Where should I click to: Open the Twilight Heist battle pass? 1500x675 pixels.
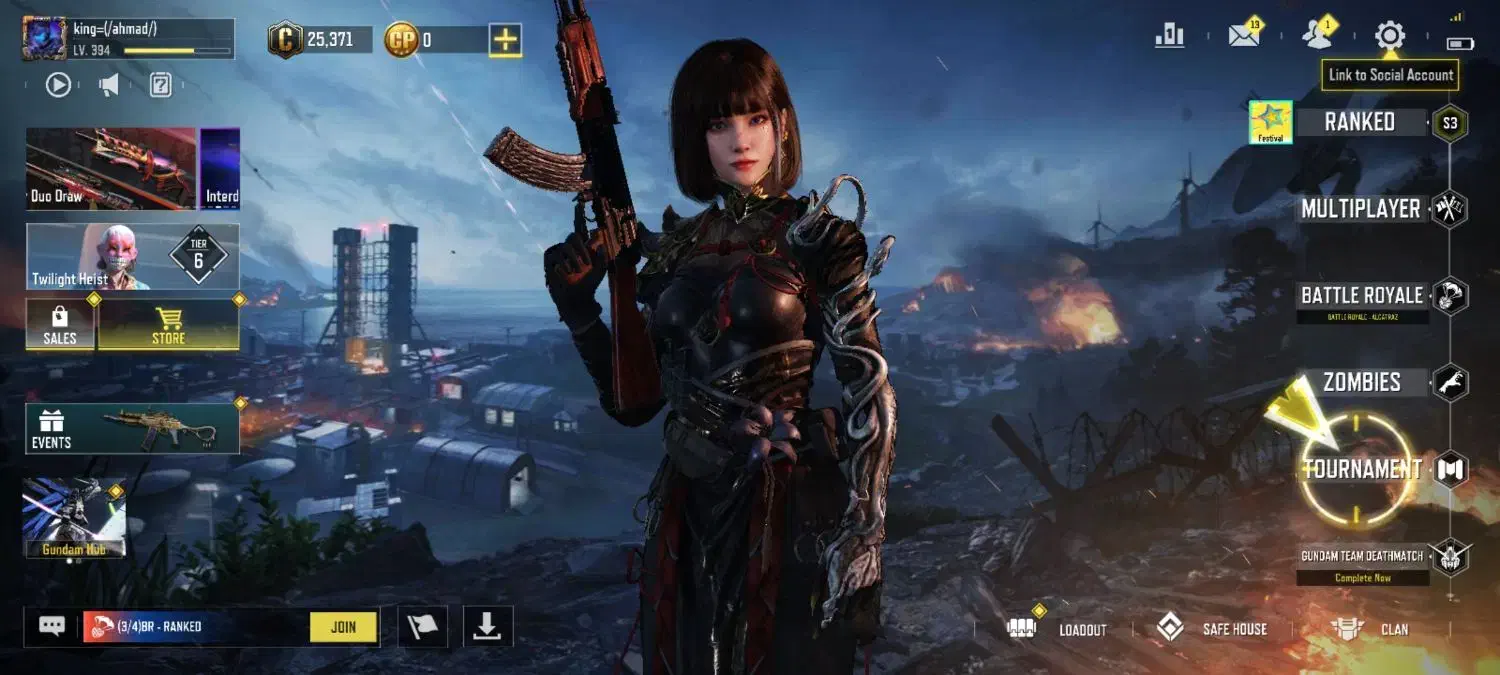coord(132,257)
